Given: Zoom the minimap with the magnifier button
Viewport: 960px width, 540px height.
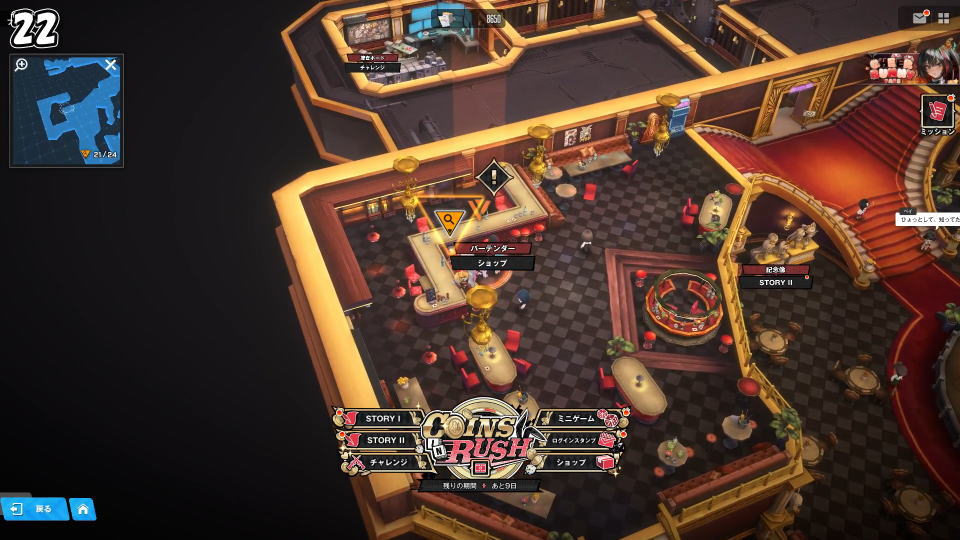Looking at the screenshot, I should 22,65.
